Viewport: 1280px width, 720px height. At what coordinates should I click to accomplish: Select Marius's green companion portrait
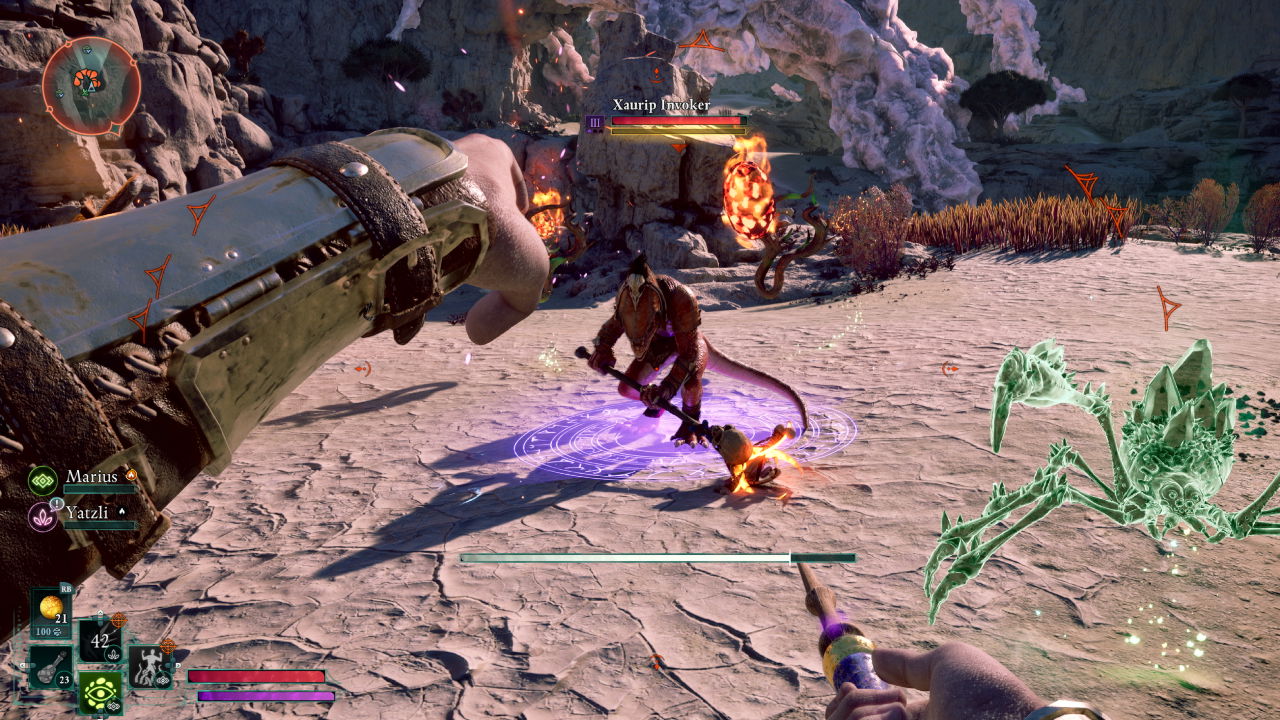43,481
